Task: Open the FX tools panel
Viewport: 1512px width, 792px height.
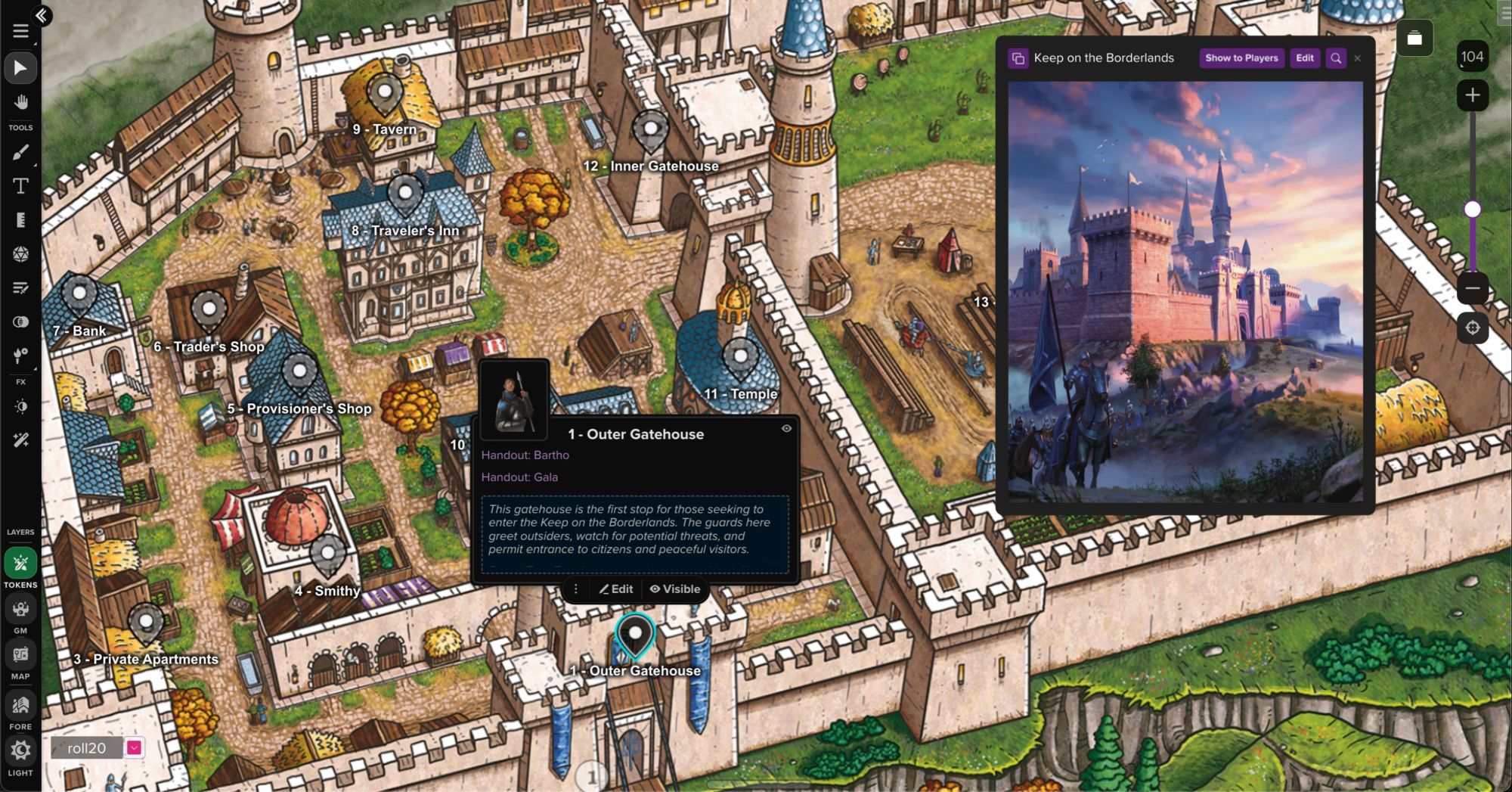Action: [x=21, y=356]
